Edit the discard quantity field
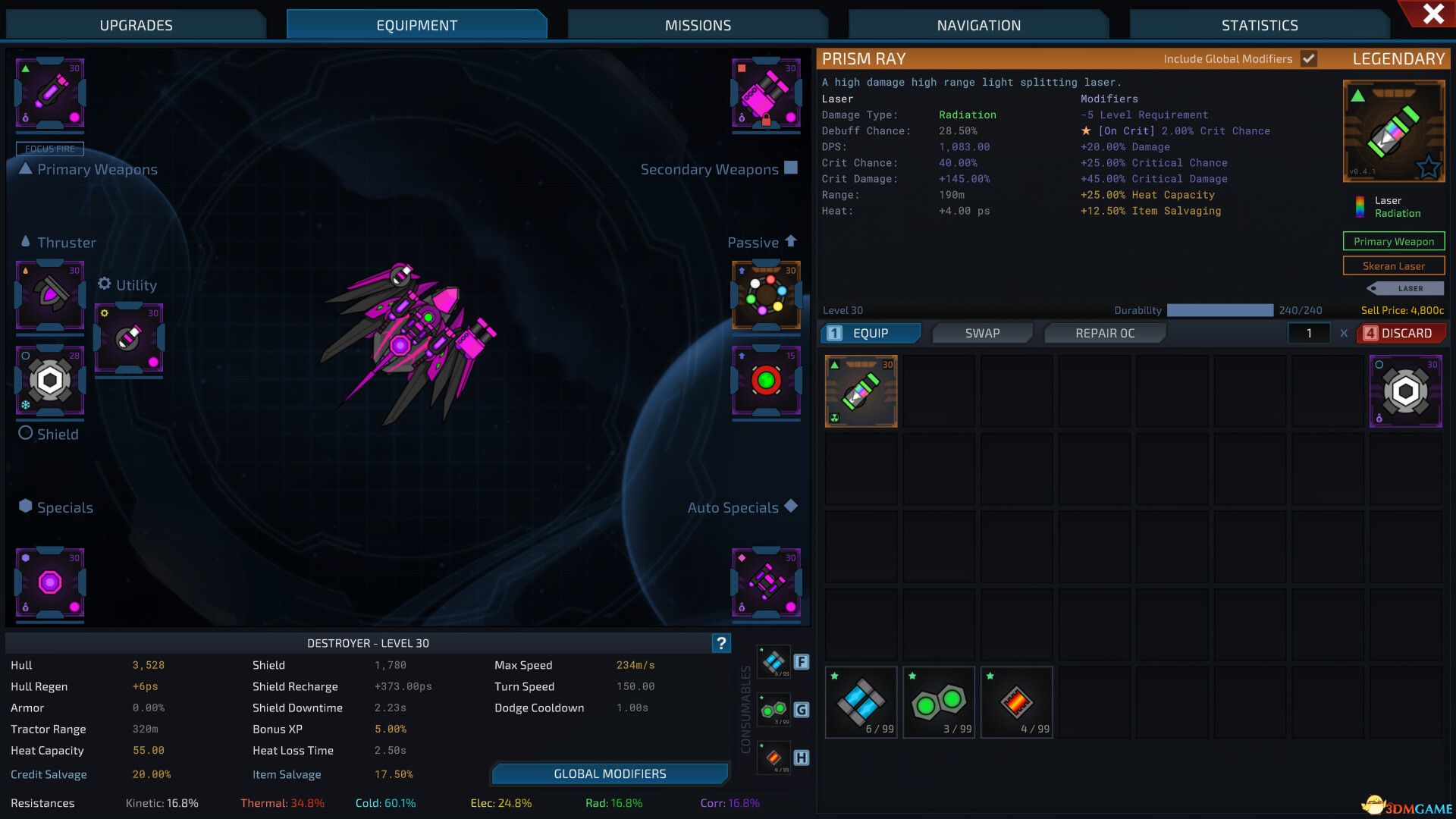 (1309, 333)
